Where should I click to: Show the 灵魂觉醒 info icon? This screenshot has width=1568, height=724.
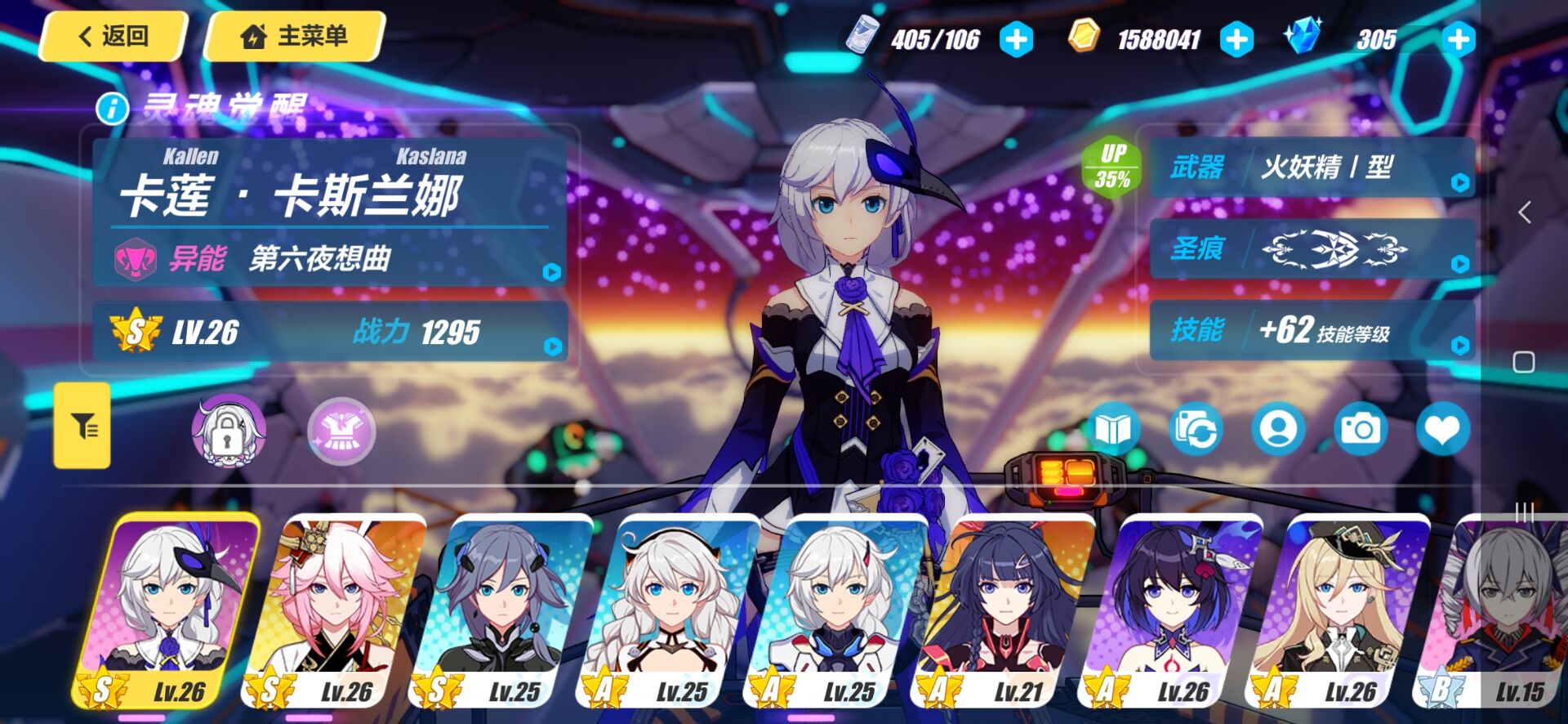point(113,108)
